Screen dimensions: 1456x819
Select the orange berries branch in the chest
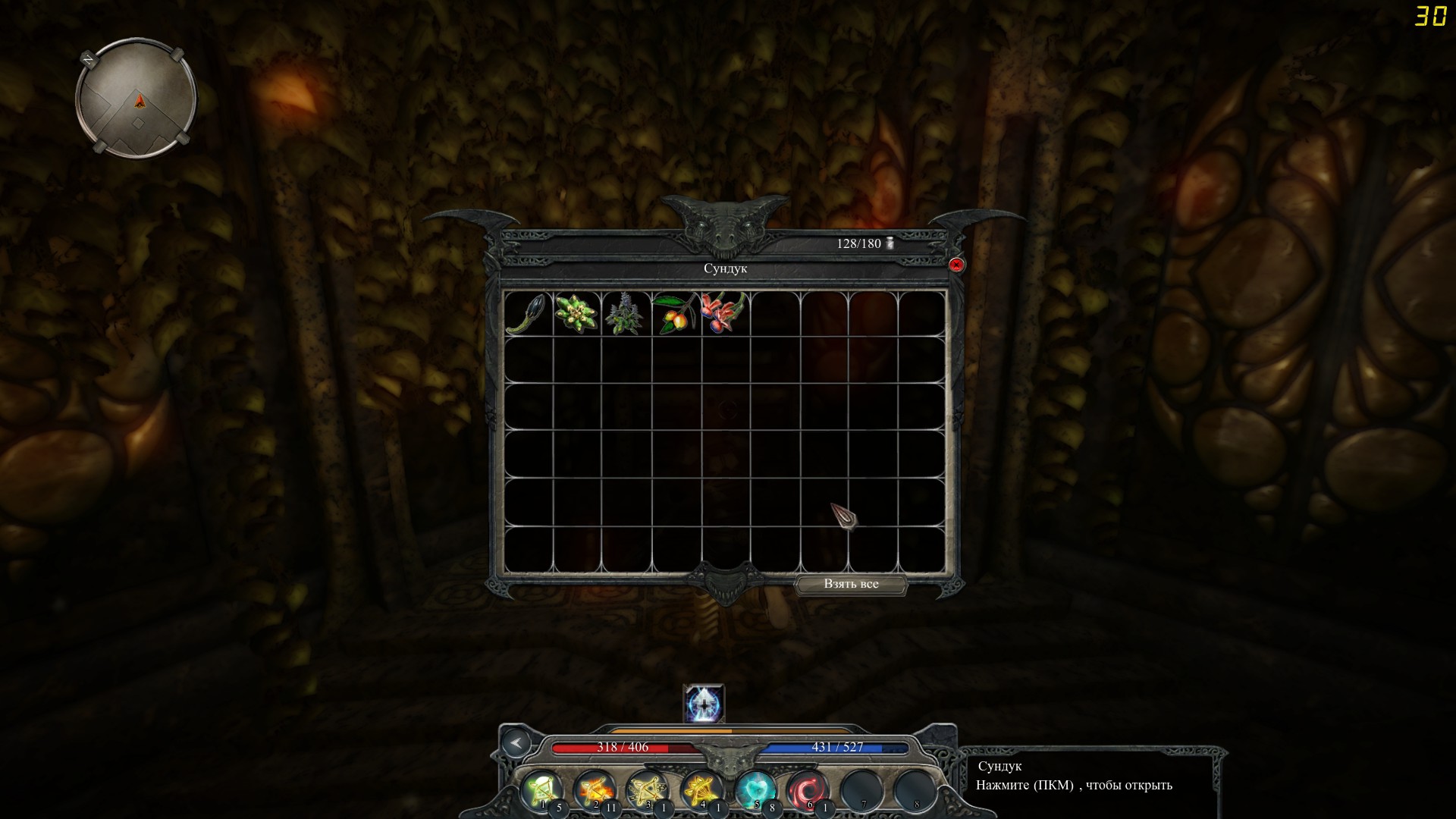pos(675,312)
